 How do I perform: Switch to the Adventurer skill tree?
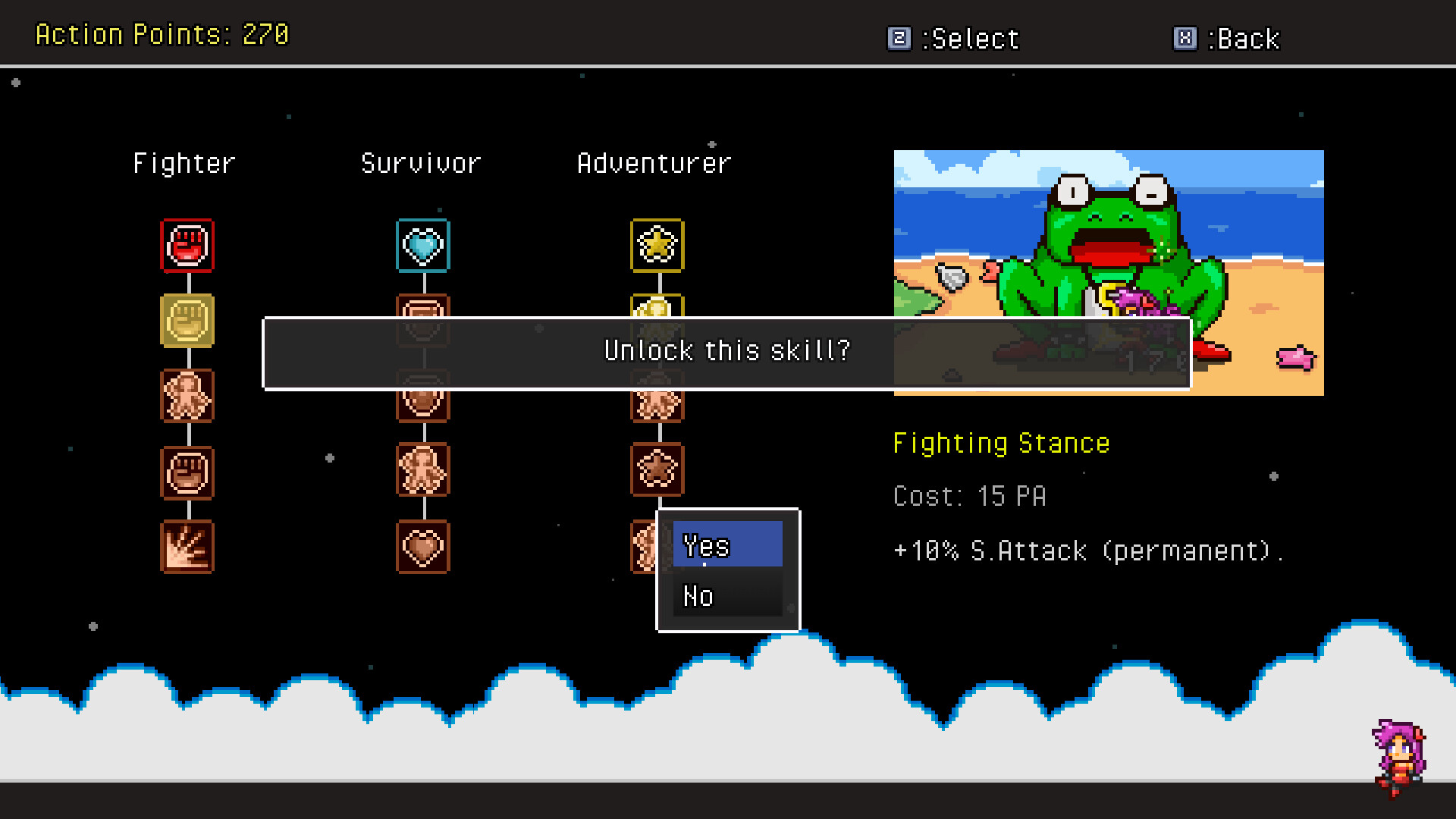(x=654, y=162)
